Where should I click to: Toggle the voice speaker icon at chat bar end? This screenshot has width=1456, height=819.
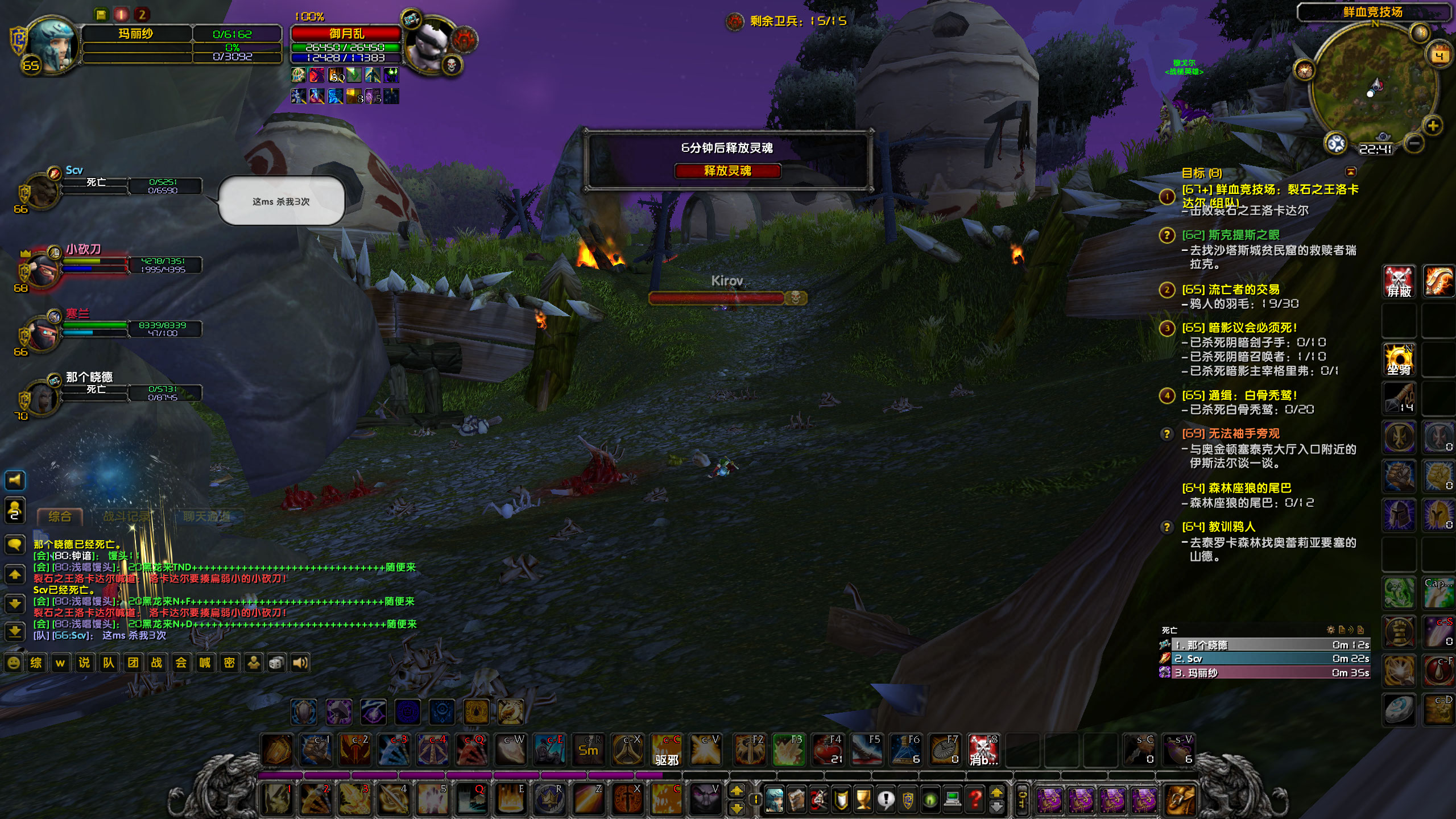(300, 662)
